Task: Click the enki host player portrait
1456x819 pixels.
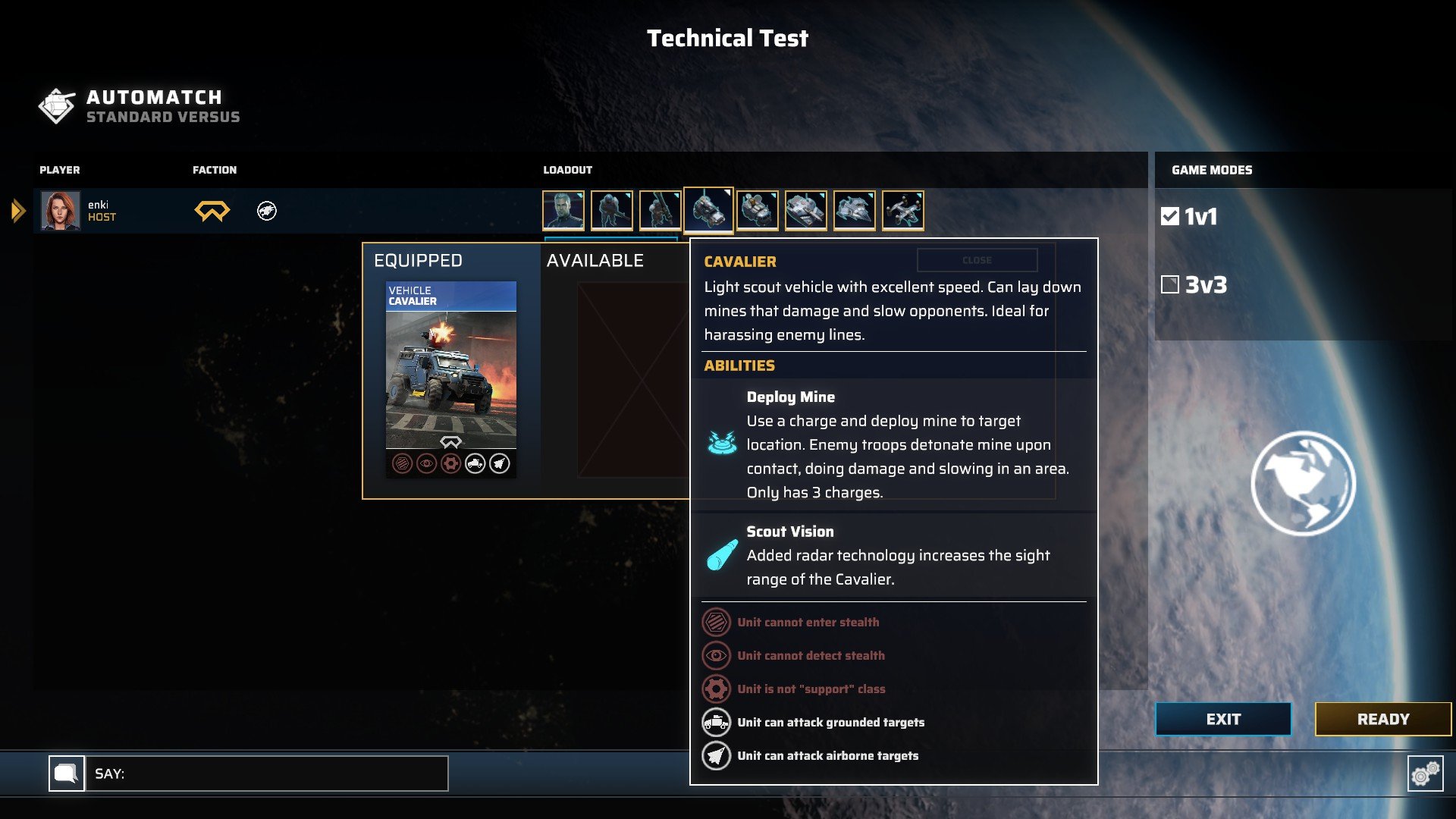Action: [60, 211]
